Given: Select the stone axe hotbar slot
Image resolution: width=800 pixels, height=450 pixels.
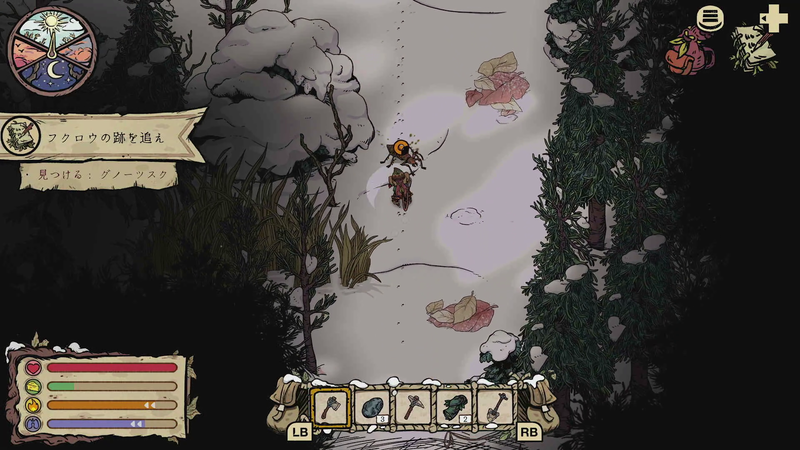Looking at the screenshot, I should [330, 407].
